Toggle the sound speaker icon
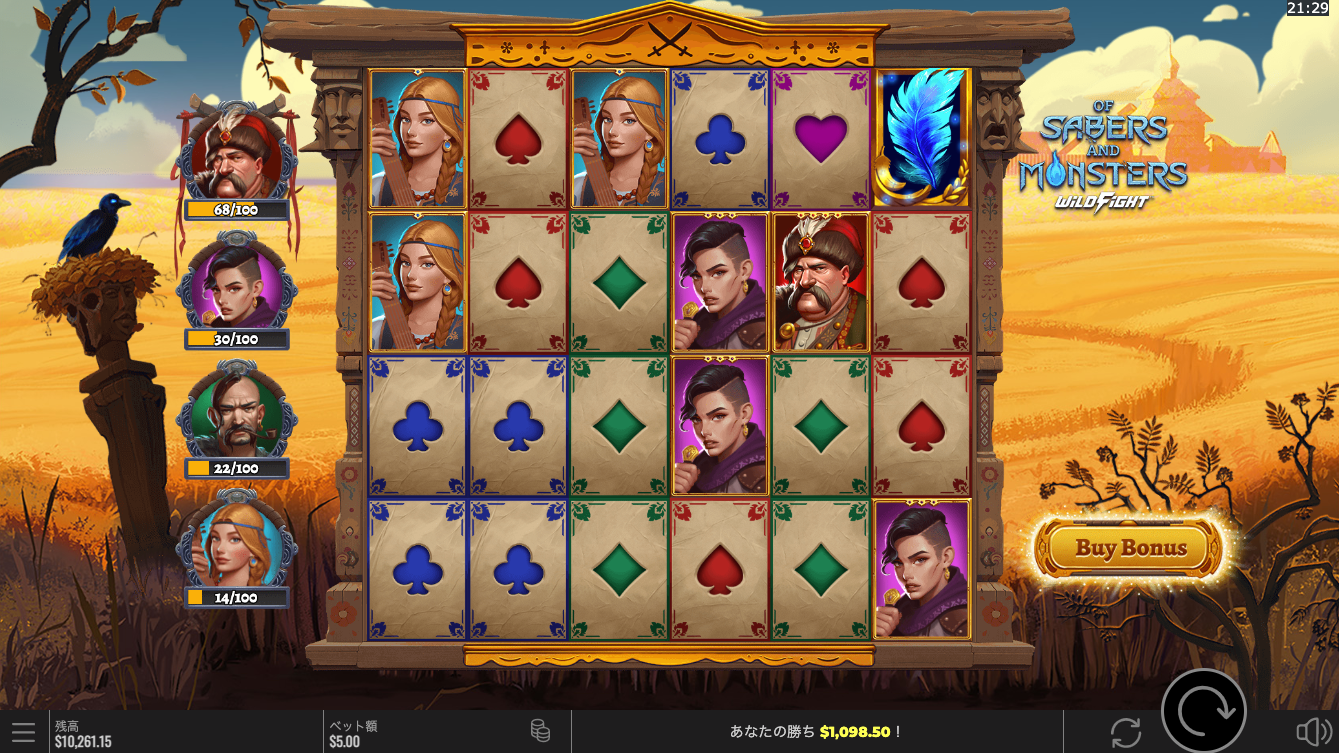The height and width of the screenshot is (753, 1339). (x=1312, y=732)
